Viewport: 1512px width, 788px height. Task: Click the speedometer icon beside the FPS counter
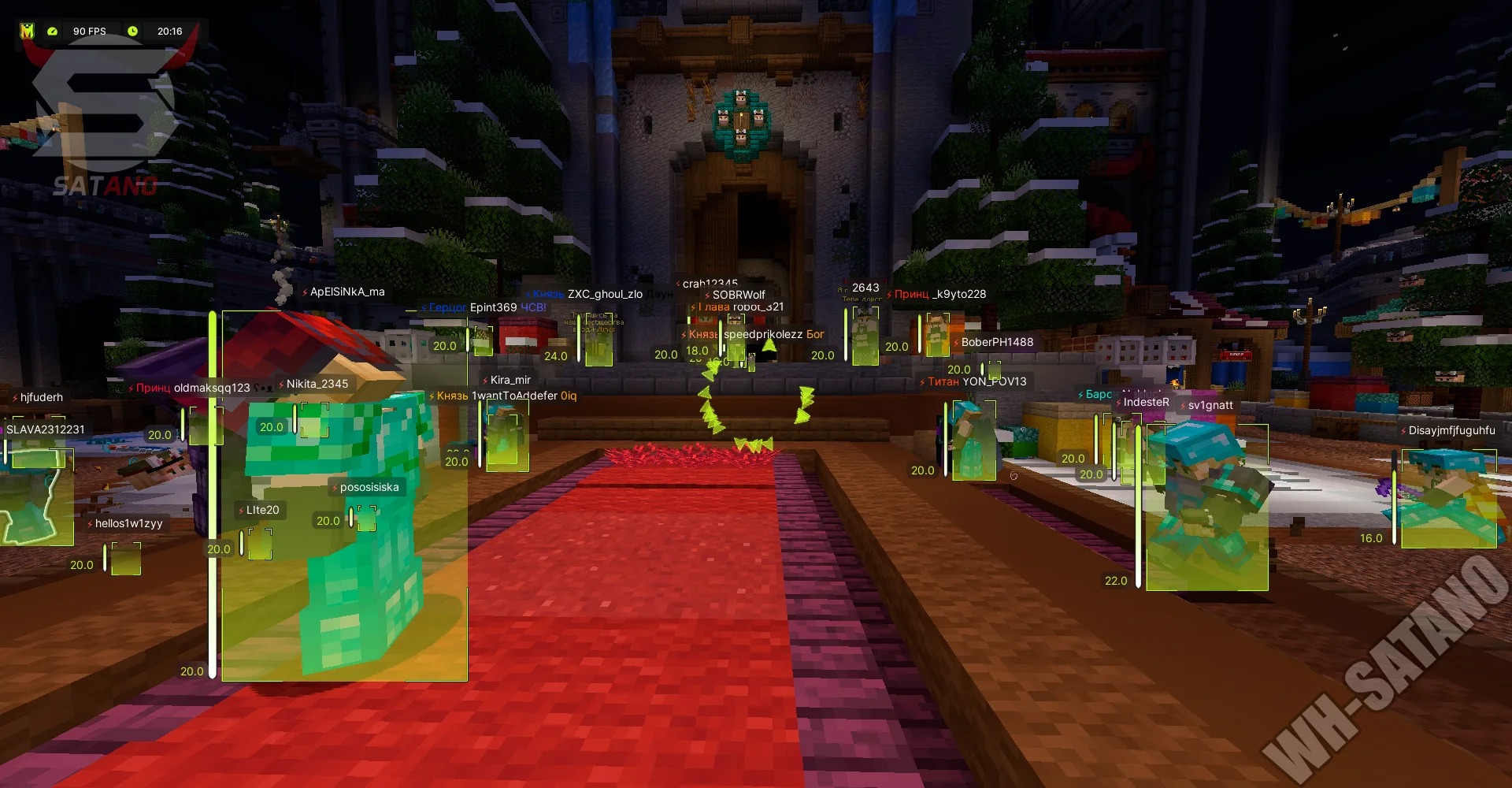pos(52,32)
